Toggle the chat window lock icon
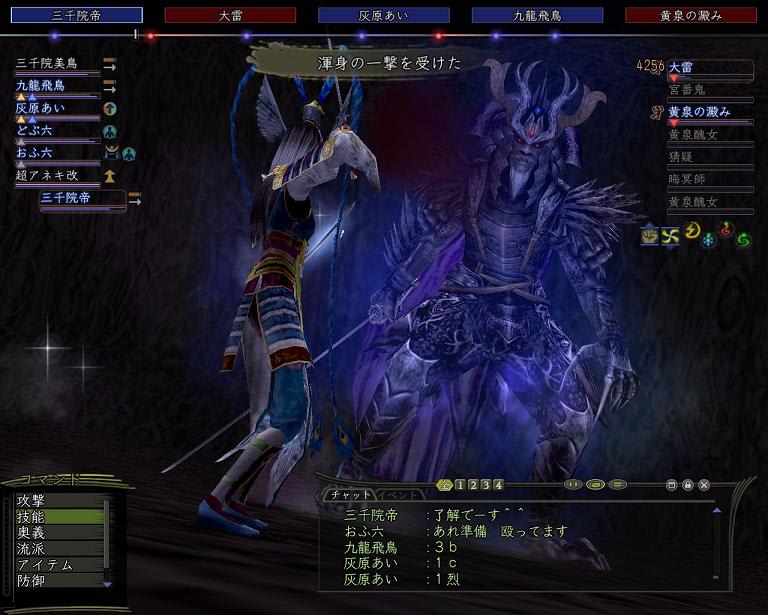The width and height of the screenshot is (768, 615). click(x=688, y=485)
